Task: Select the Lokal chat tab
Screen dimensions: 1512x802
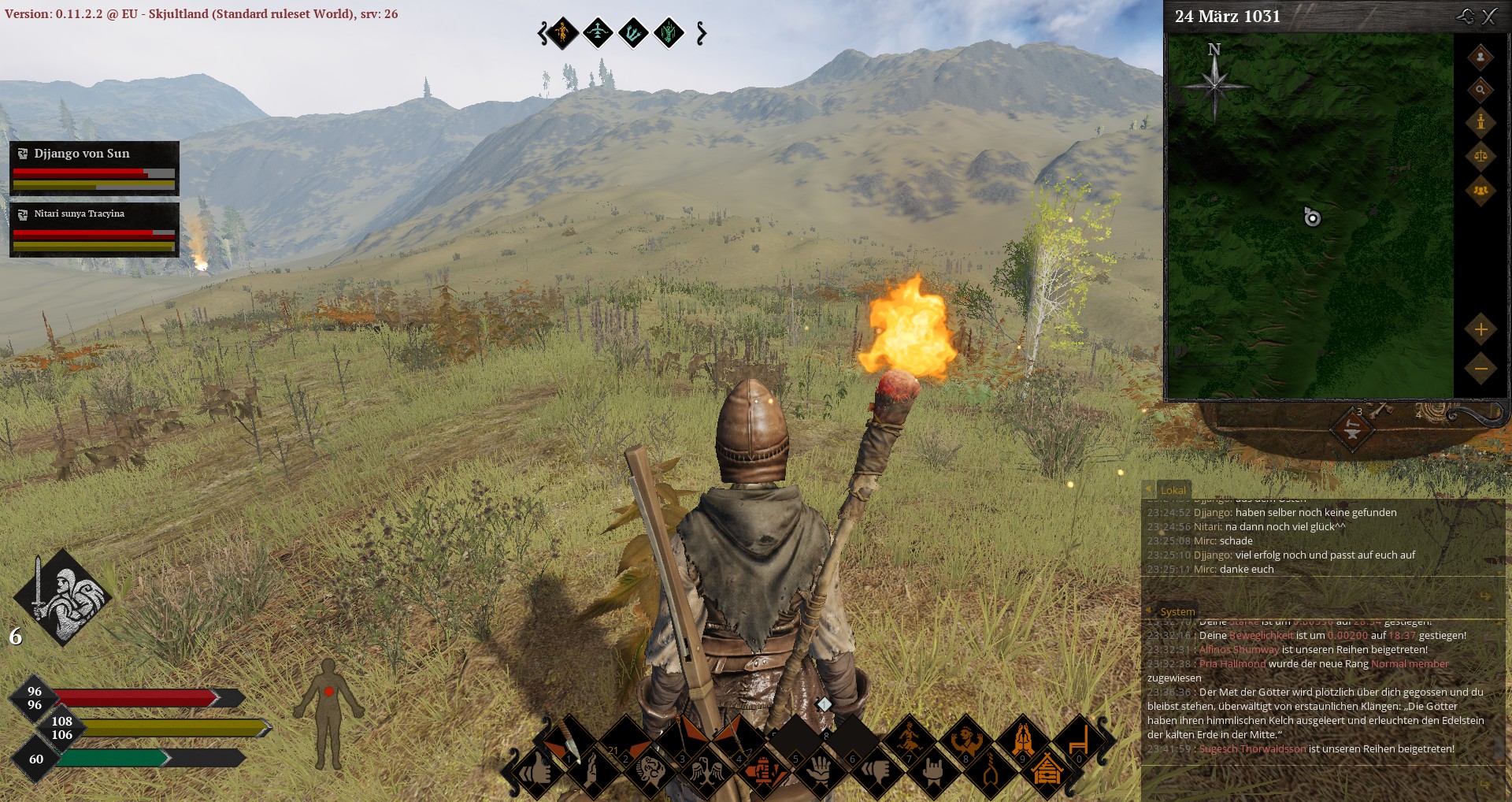Action: click(1173, 490)
